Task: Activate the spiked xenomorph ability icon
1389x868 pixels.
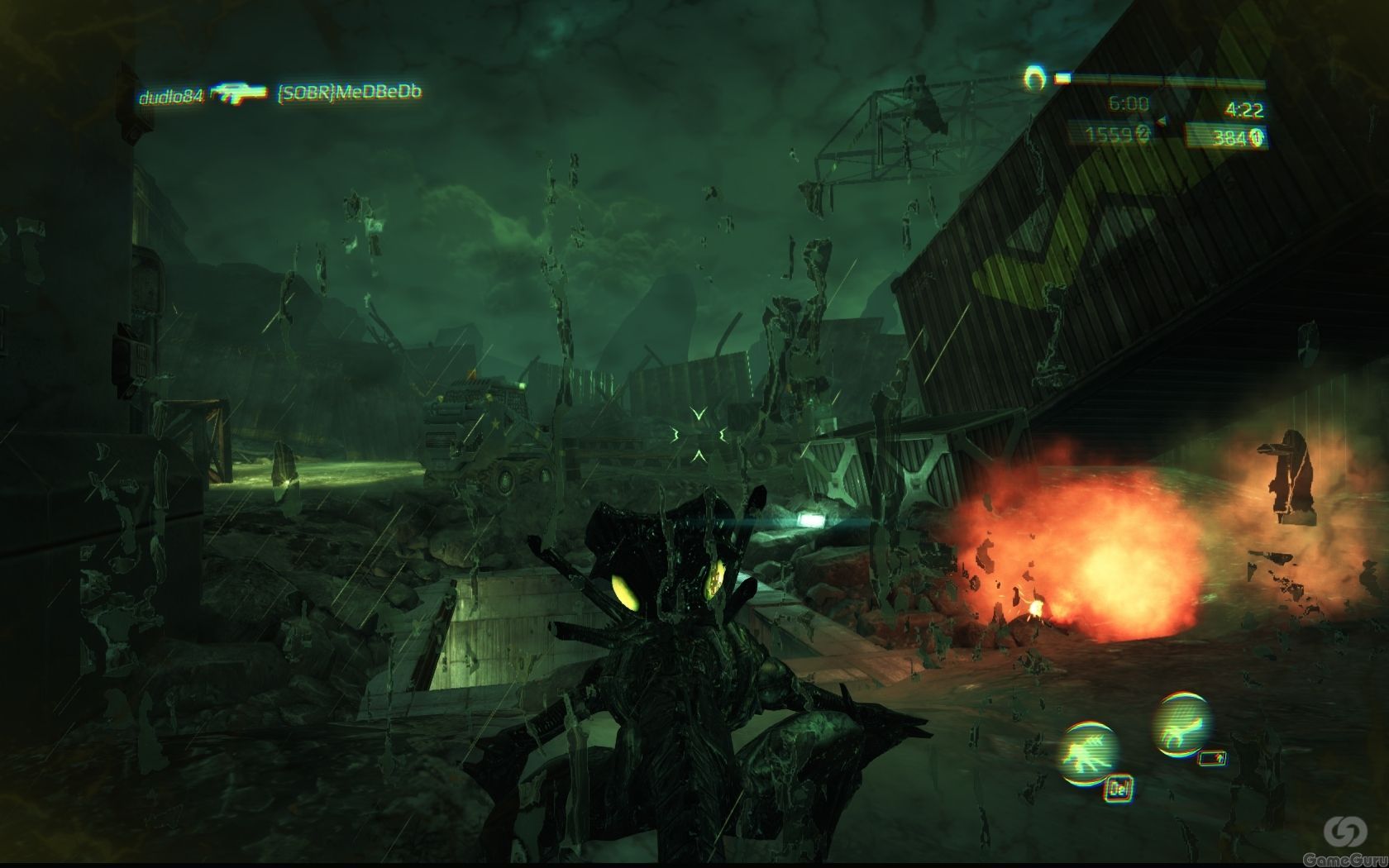Action: (1091, 751)
